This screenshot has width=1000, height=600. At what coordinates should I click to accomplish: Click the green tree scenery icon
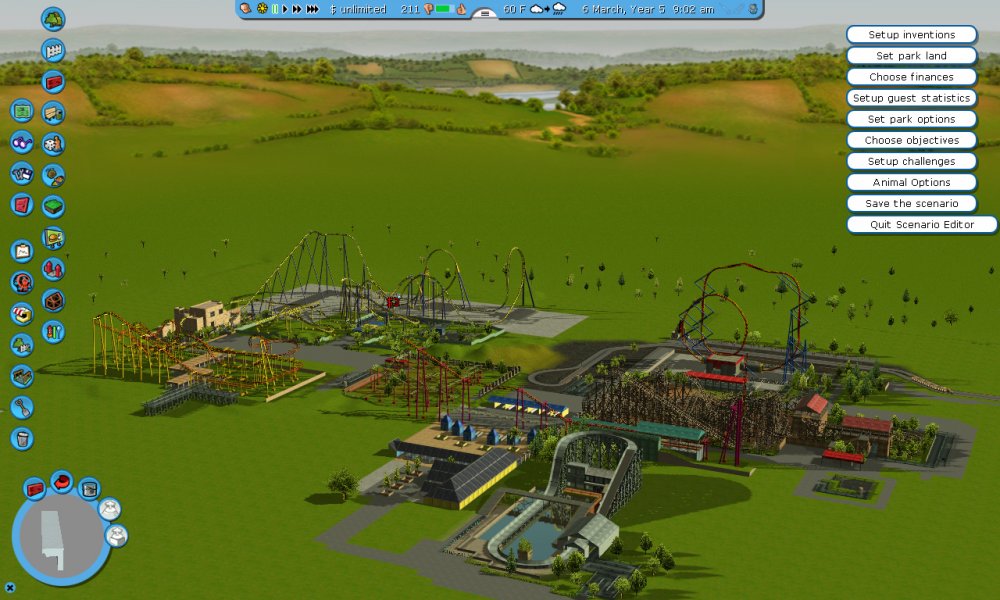click(x=53, y=18)
